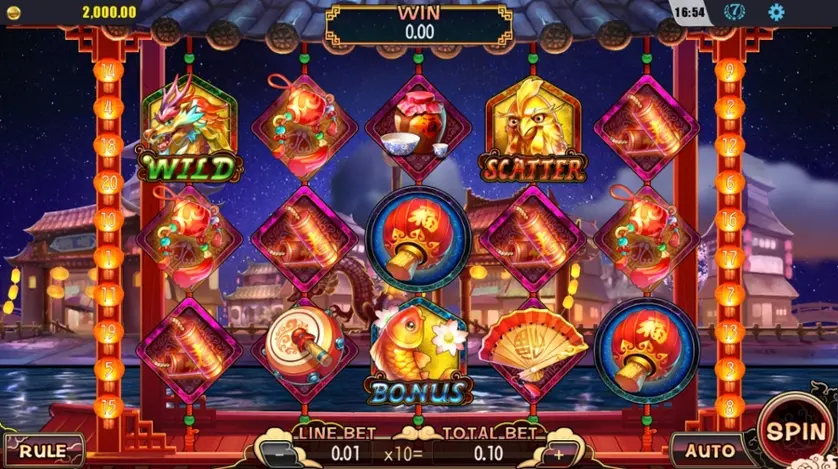Open the RULE page
The image size is (838, 469).
43,450
